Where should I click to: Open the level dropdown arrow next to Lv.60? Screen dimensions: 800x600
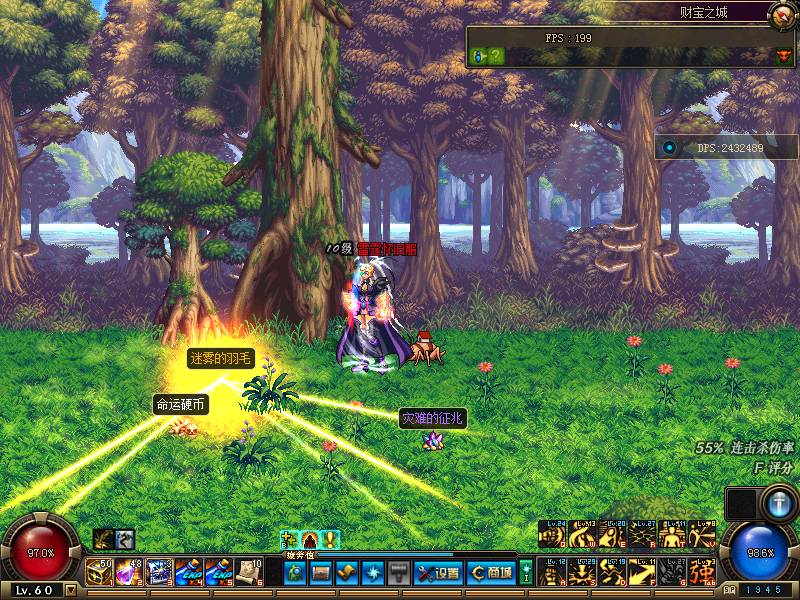click(x=70, y=590)
